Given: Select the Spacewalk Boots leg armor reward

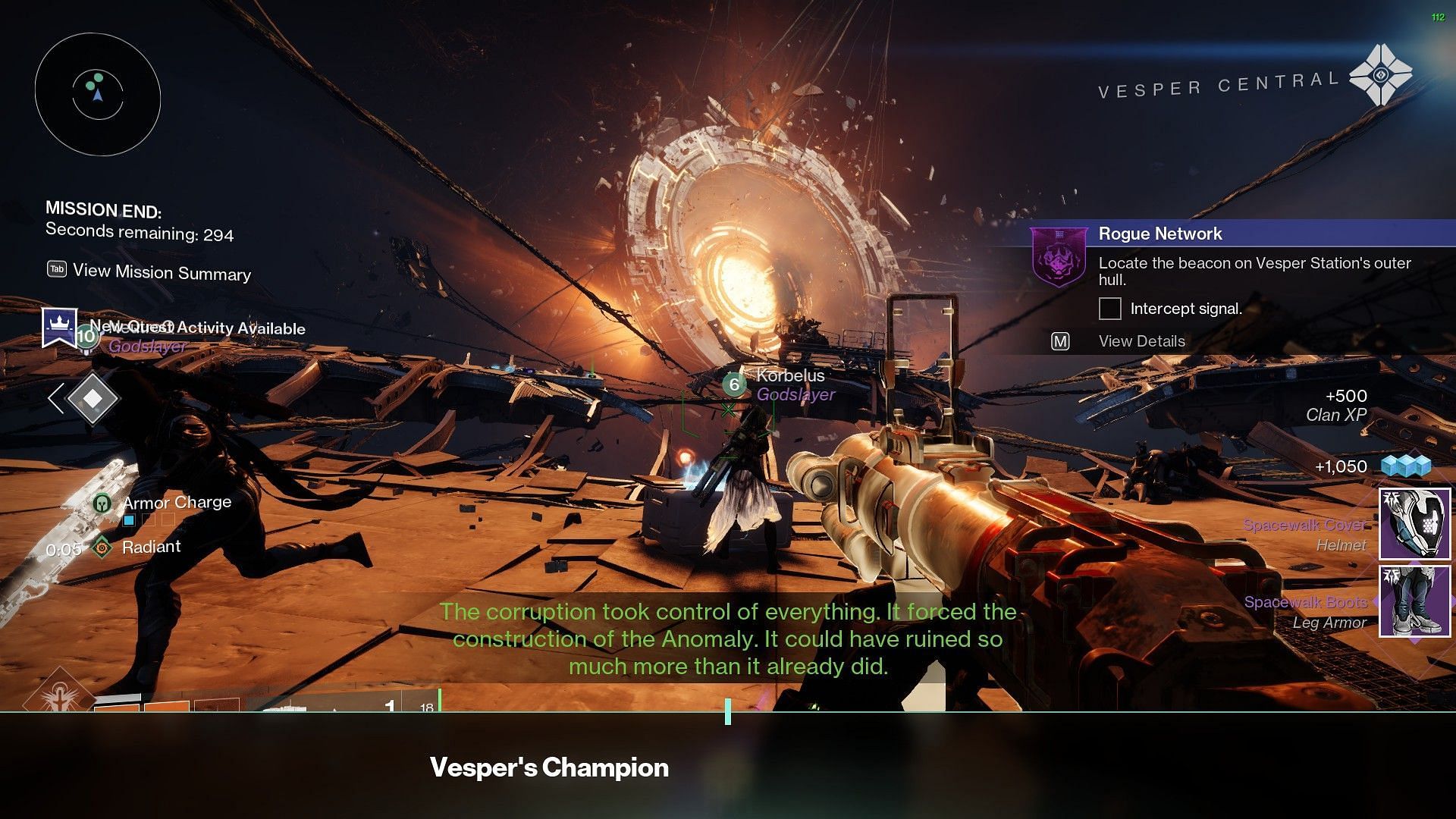Looking at the screenshot, I should pyautogui.click(x=1414, y=601).
